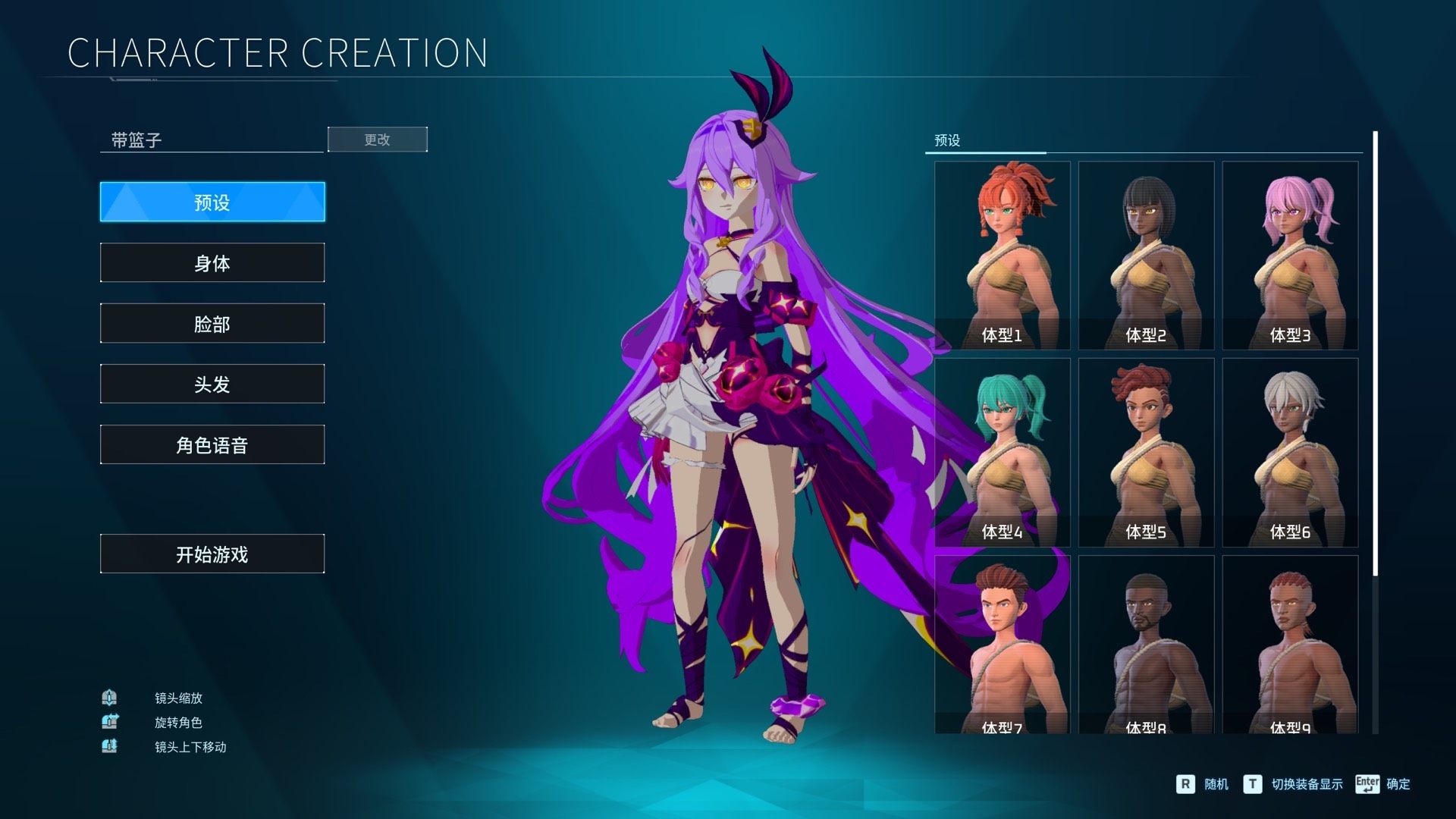Select the male preset 体型7

point(1002,645)
